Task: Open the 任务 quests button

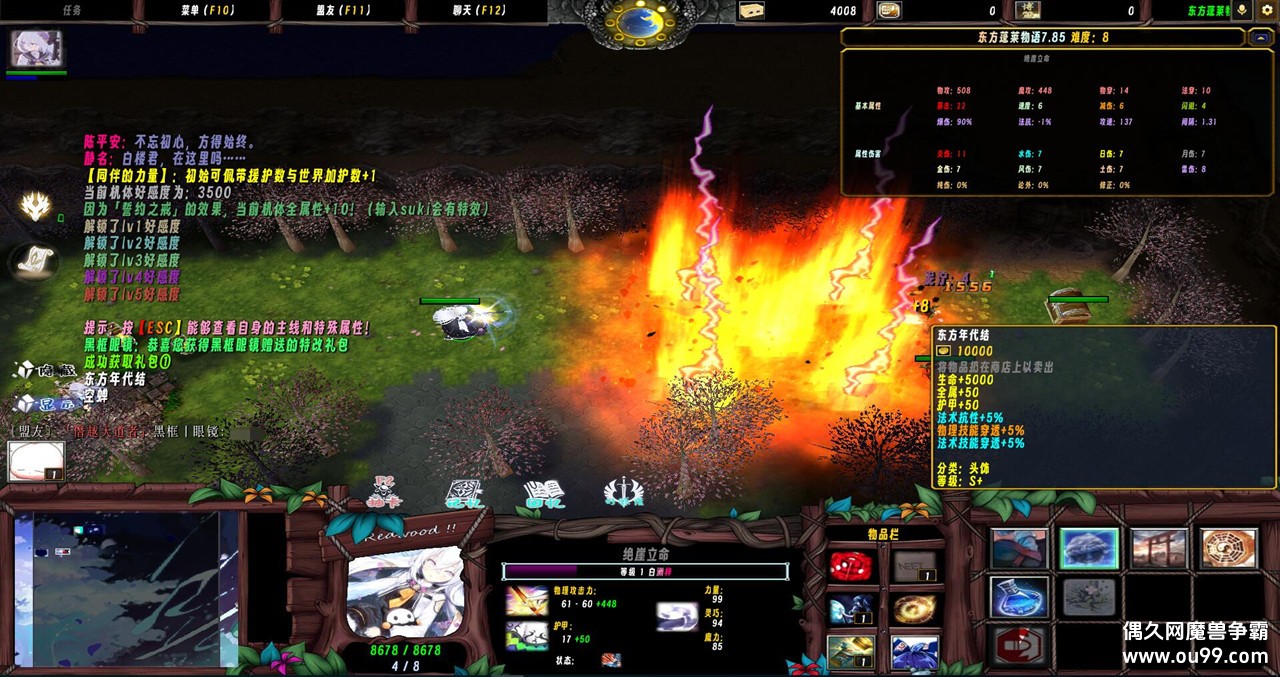Action: pos(72,11)
